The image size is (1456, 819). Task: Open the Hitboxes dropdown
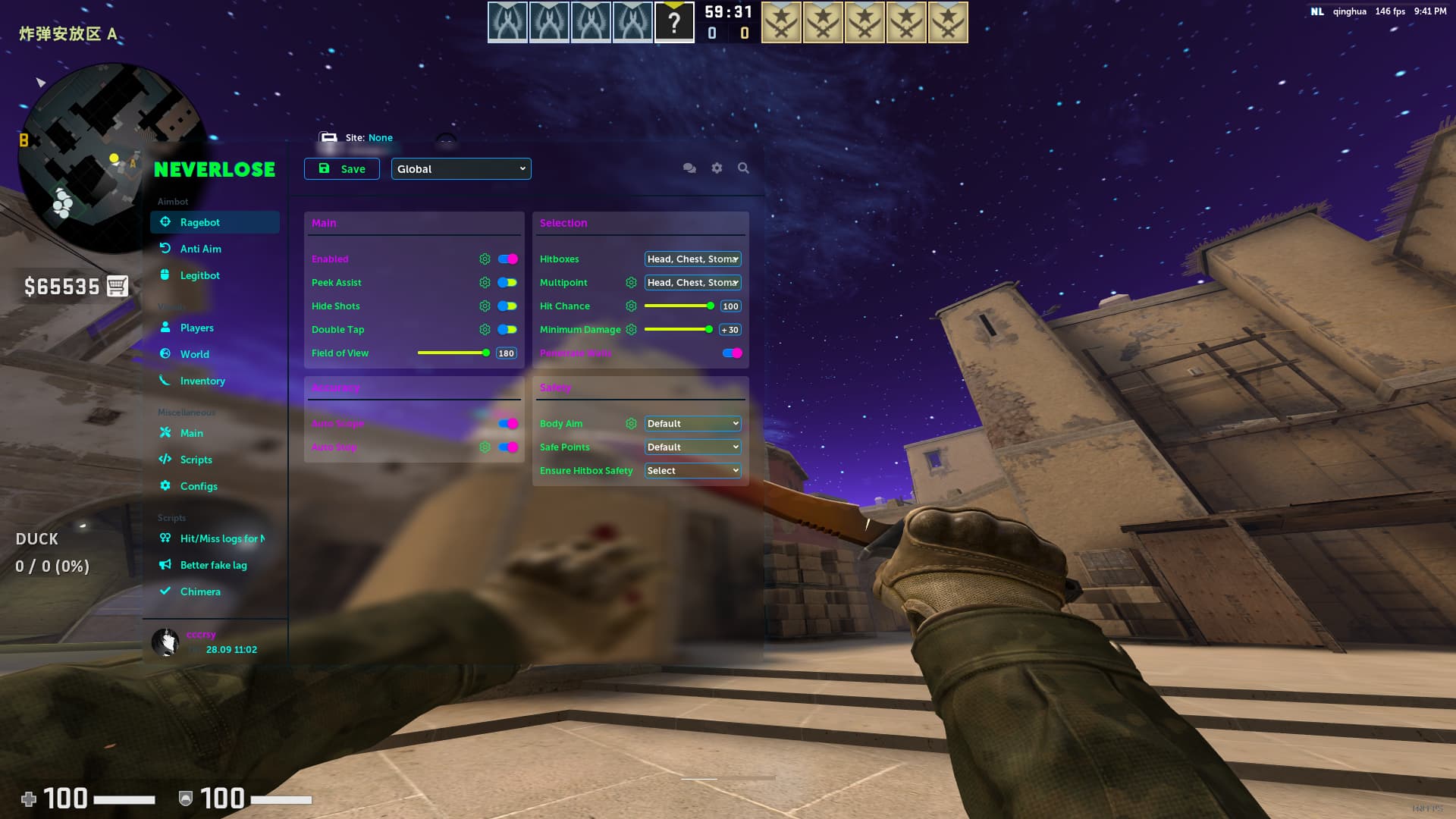[x=692, y=259]
